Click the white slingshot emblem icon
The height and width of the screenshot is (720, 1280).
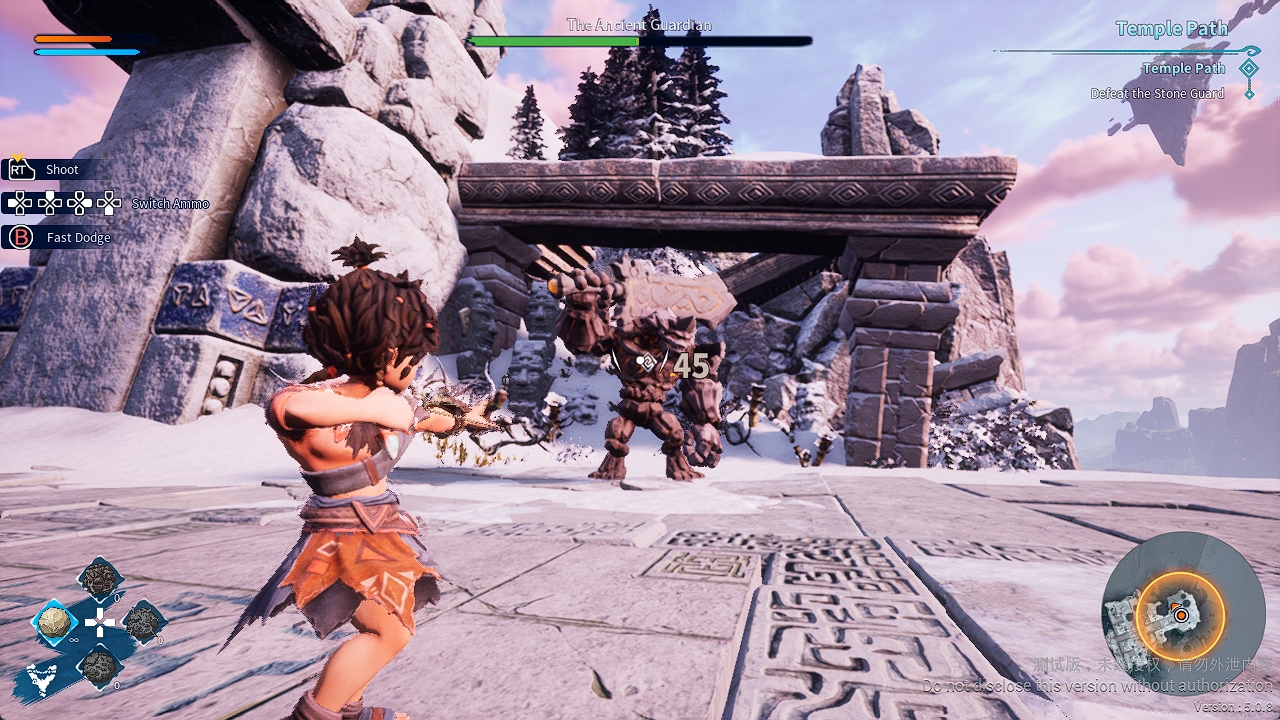(x=42, y=680)
